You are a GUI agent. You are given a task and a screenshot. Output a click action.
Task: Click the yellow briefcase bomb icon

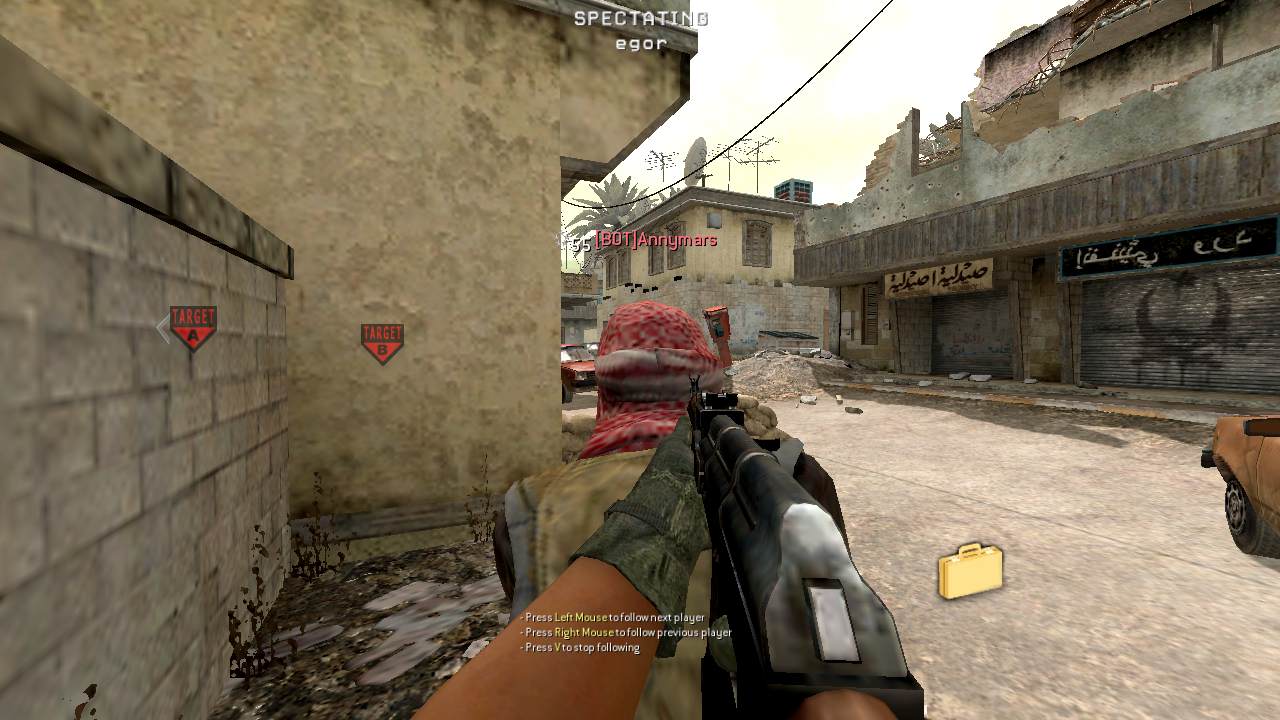click(x=970, y=571)
